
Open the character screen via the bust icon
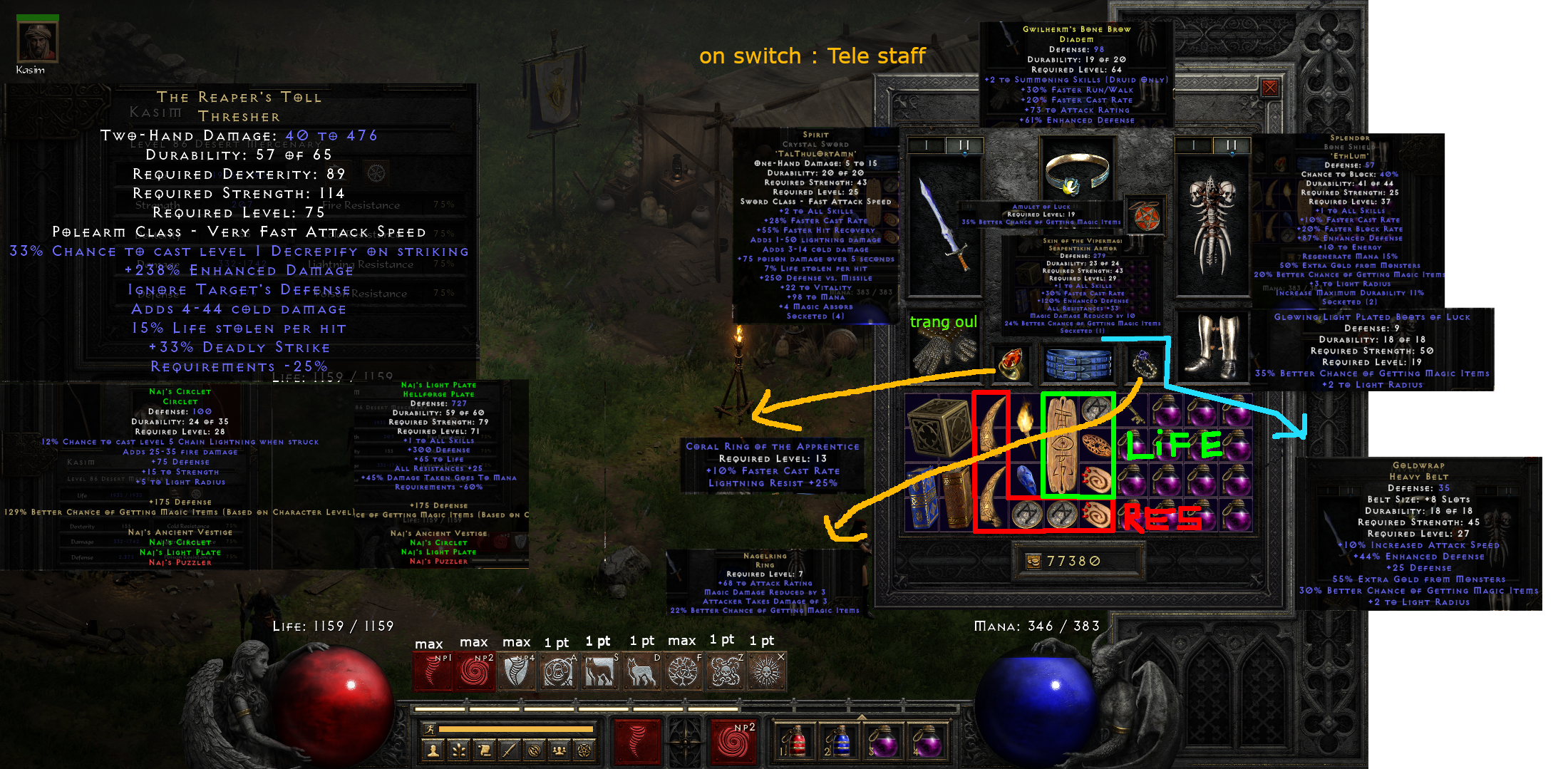432,750
